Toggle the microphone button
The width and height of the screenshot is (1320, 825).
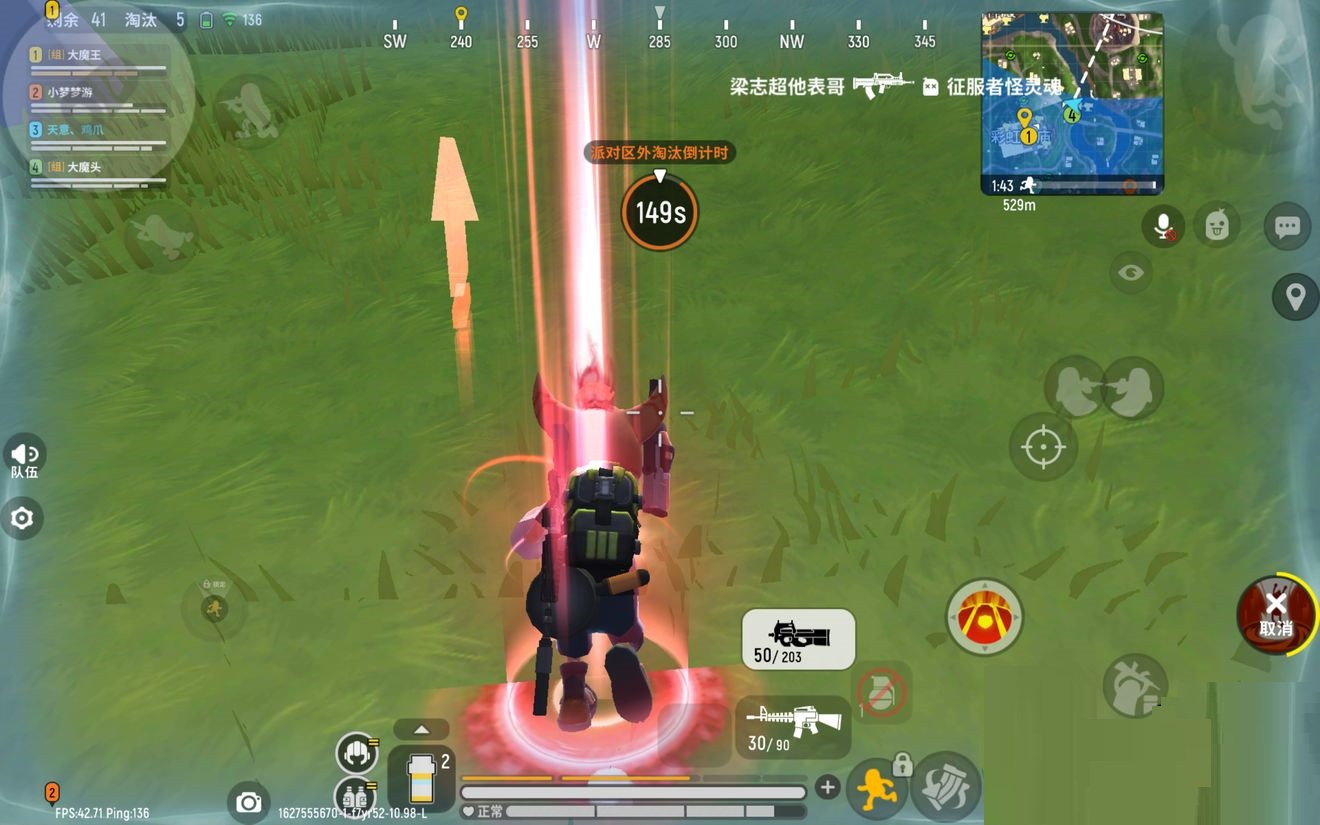(x=1163, y=227)
